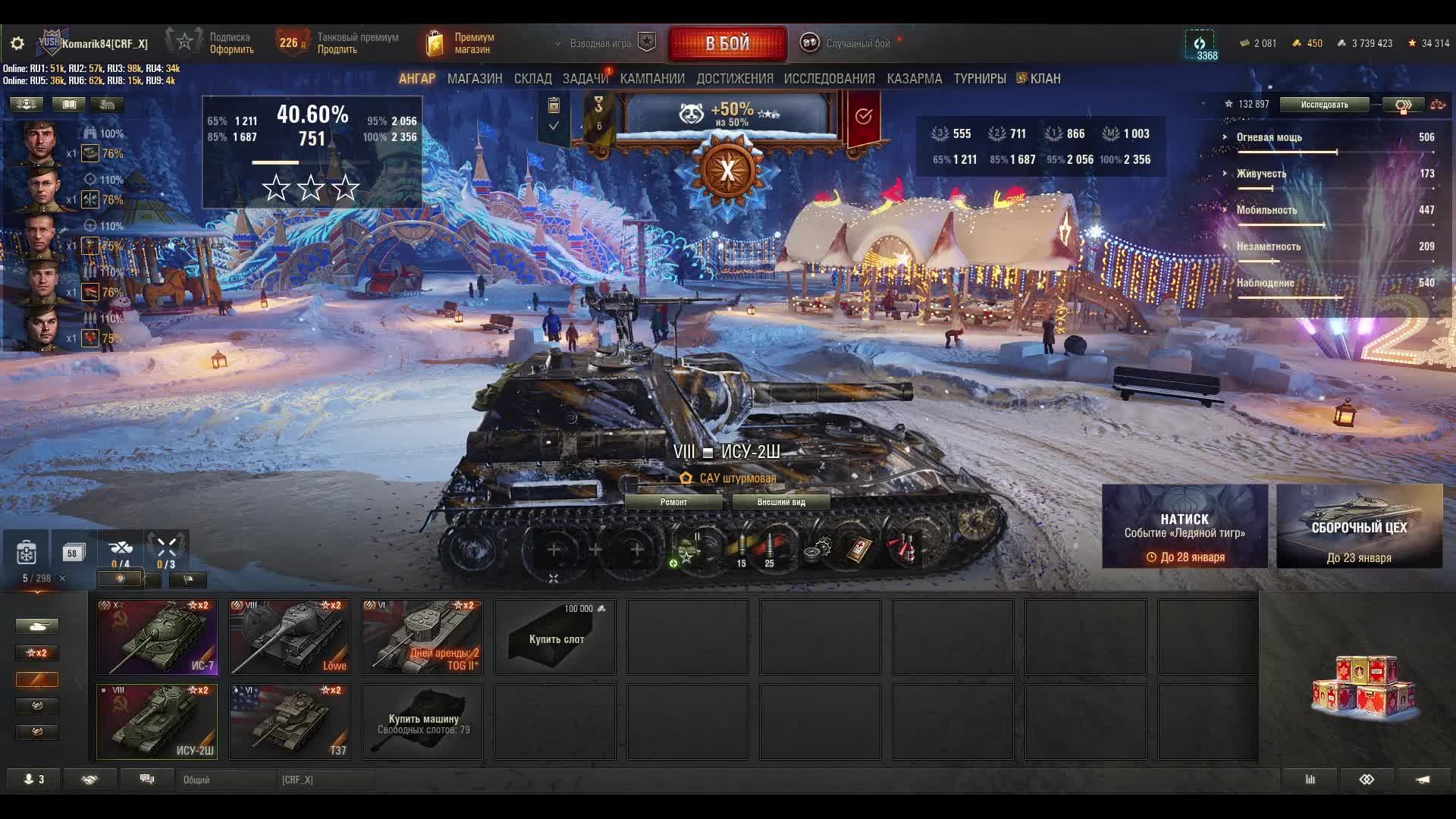The height and width of the screenshot is (819, 1456).
Task: Open the НАТИСК event banner
Action: [1185, 526]
